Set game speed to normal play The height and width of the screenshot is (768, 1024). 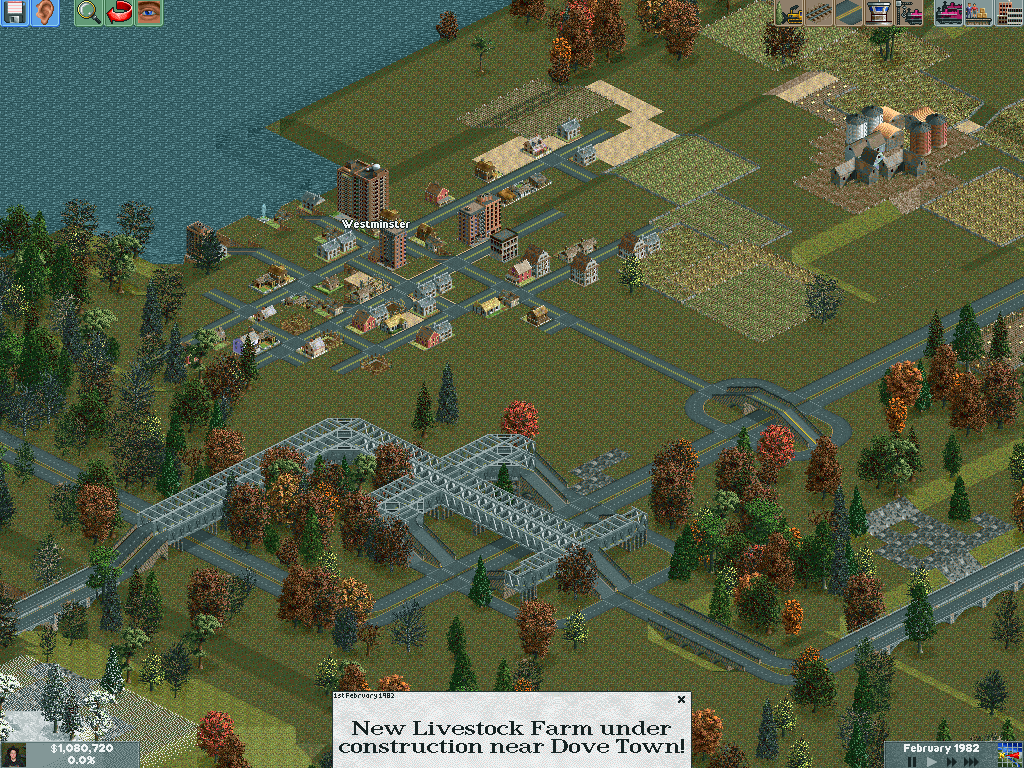(x=931, y=761)
